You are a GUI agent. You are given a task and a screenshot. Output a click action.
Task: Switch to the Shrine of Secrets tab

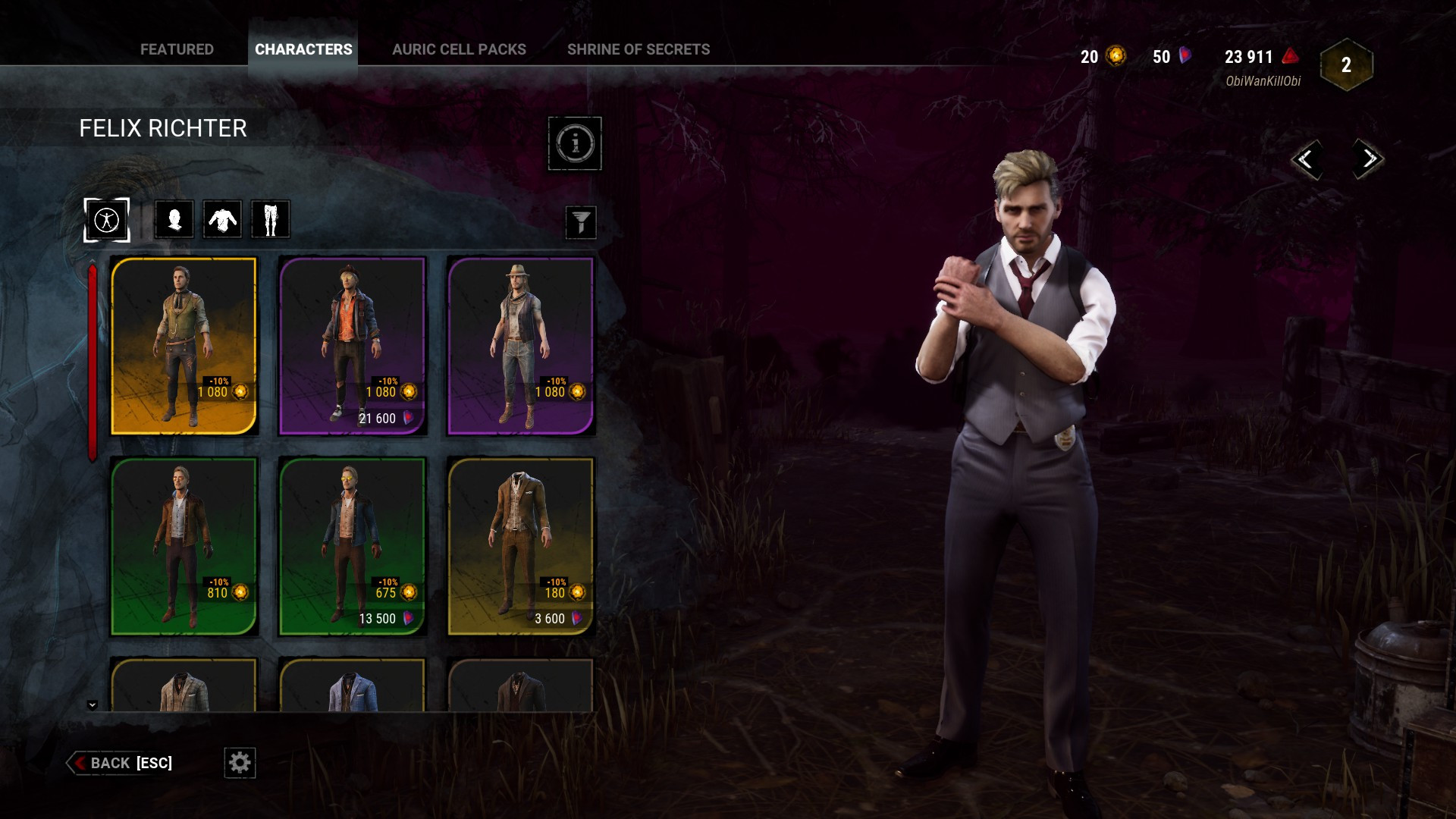click(639, 49)
